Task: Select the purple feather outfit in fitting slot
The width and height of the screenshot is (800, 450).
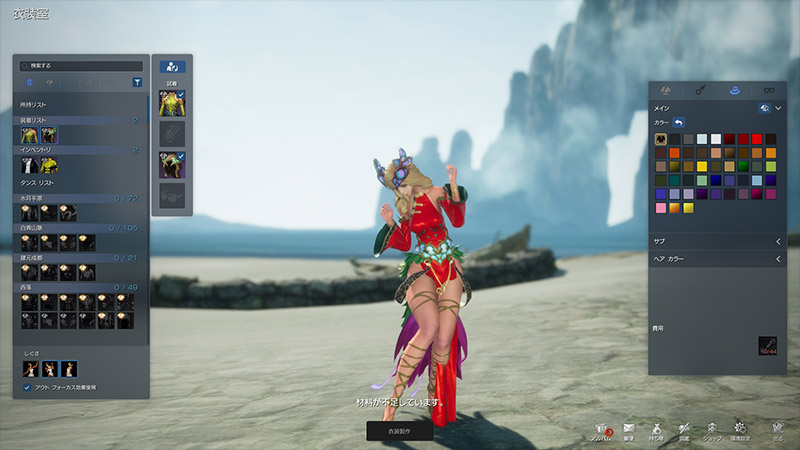Action: tap(171, 164)
